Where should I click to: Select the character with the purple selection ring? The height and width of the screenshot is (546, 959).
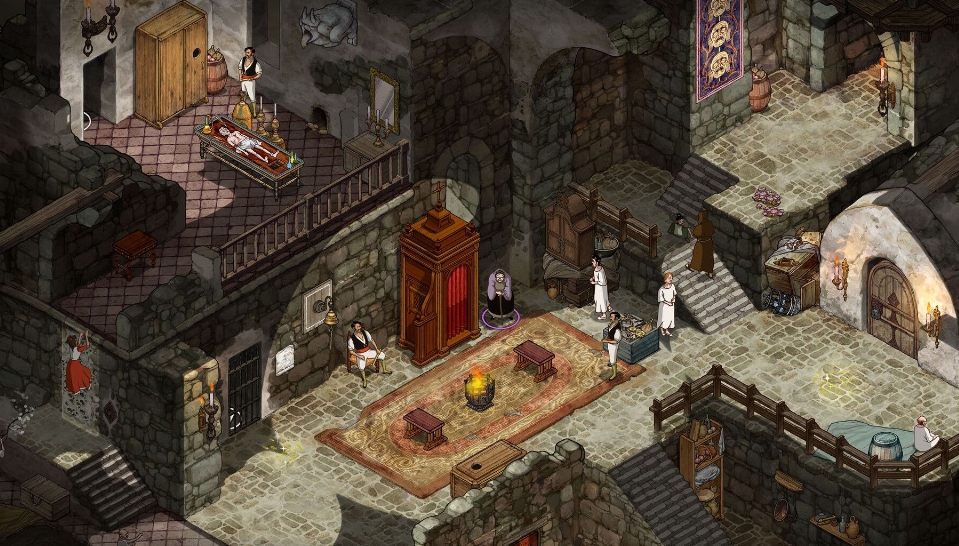point(499,297)
